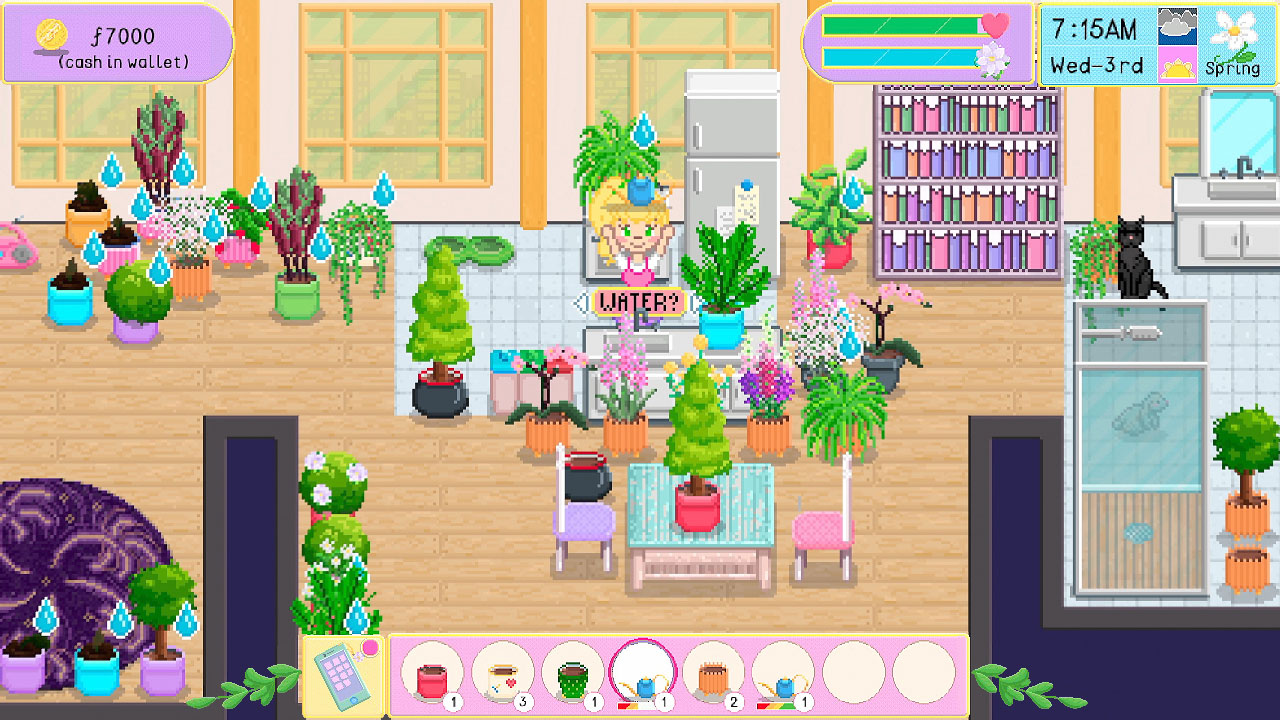1280x720 pixels.
Task: Click the blue hydration bar
Action: pyautogui.click(x=898, y=55)
